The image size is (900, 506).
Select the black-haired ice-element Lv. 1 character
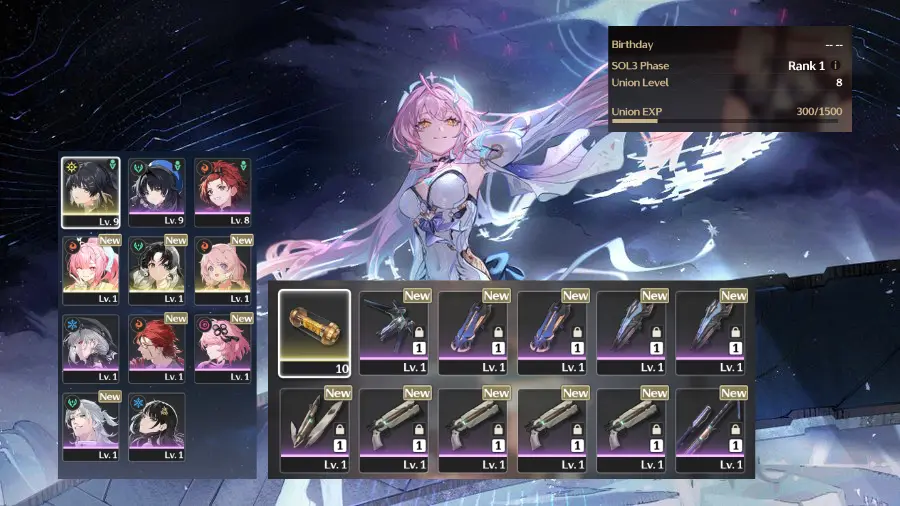point(157,425)
